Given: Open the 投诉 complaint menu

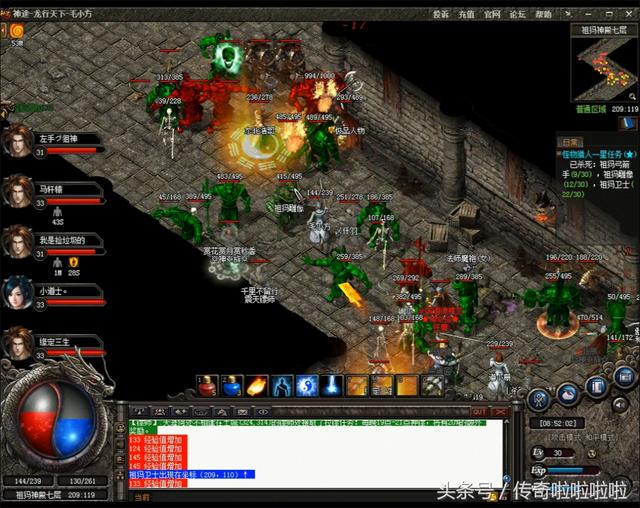Looking at the screenshot, I should tap(440, 15).
